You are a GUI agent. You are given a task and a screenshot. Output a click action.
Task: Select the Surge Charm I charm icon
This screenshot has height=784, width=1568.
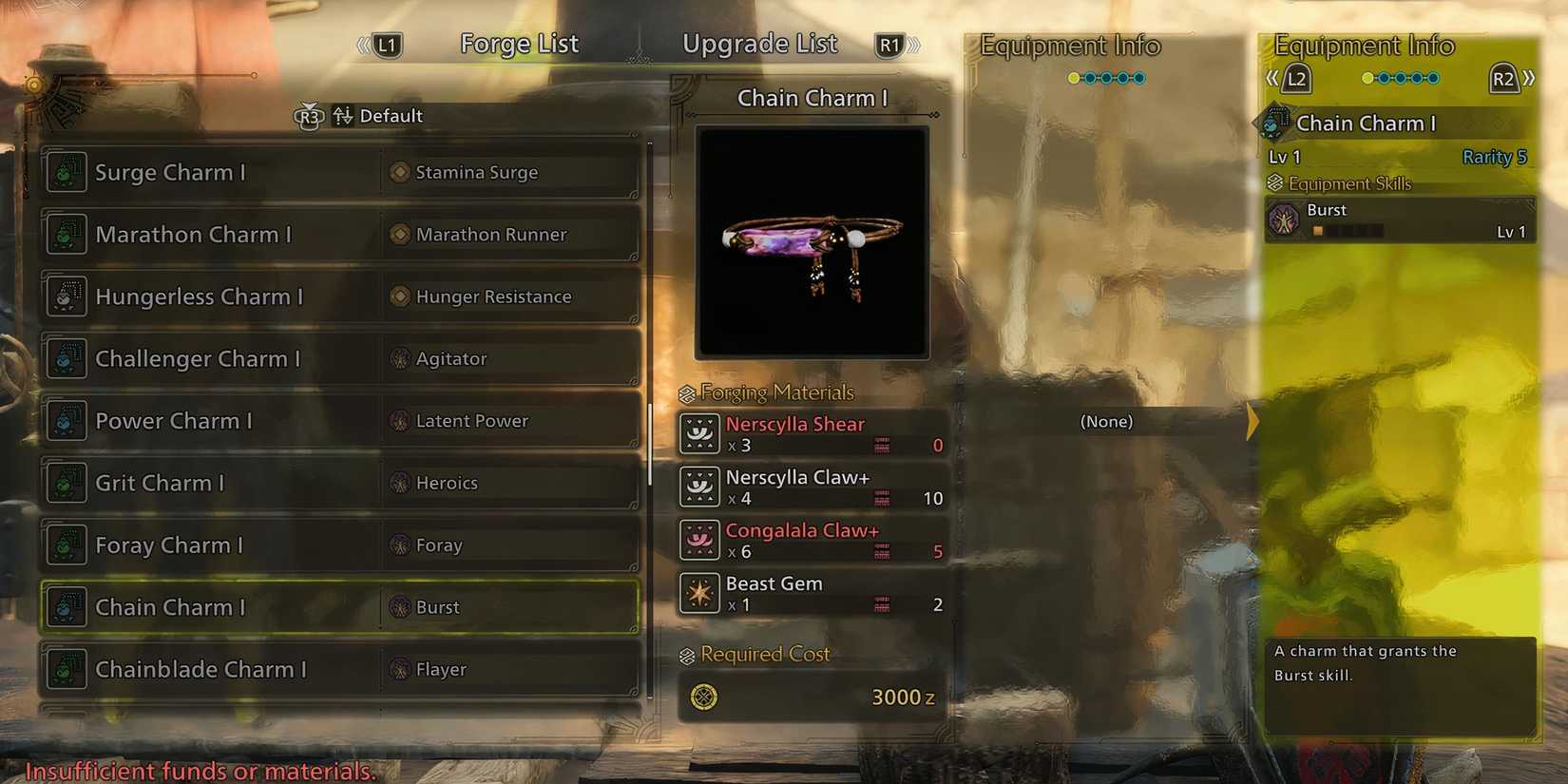pos(66,172)
